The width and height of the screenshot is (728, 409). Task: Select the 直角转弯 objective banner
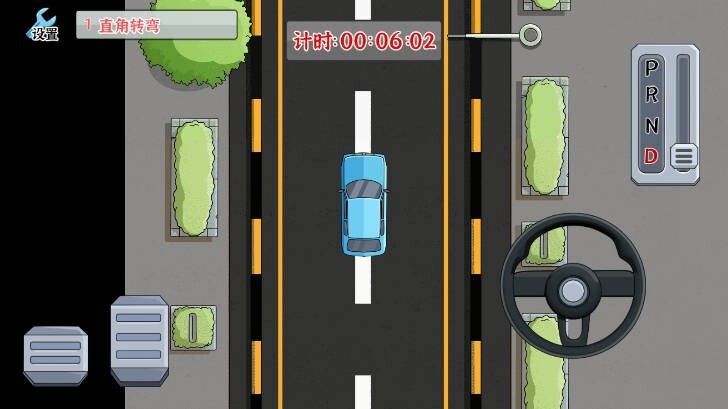(x=158, y=24)
